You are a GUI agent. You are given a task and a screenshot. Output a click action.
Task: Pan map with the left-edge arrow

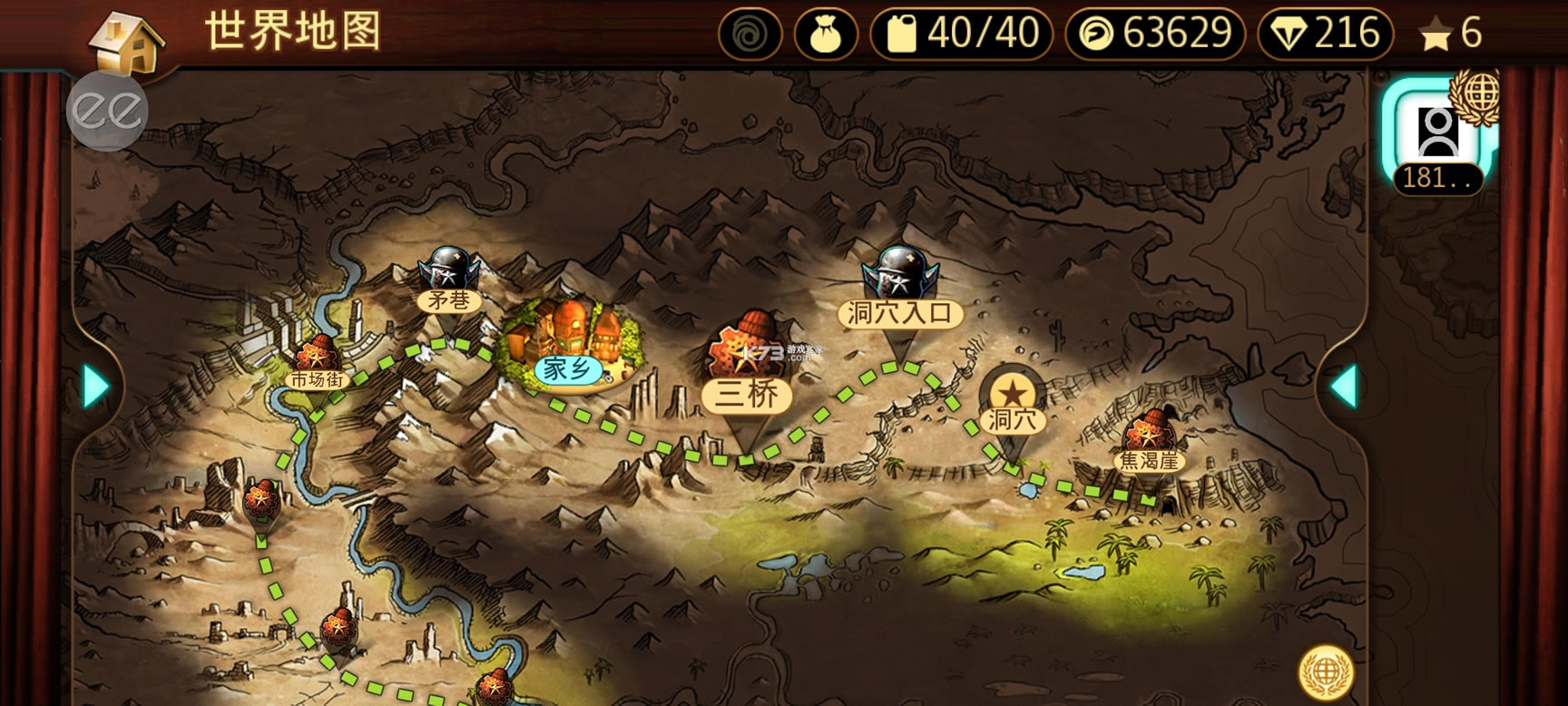[94, 386]
